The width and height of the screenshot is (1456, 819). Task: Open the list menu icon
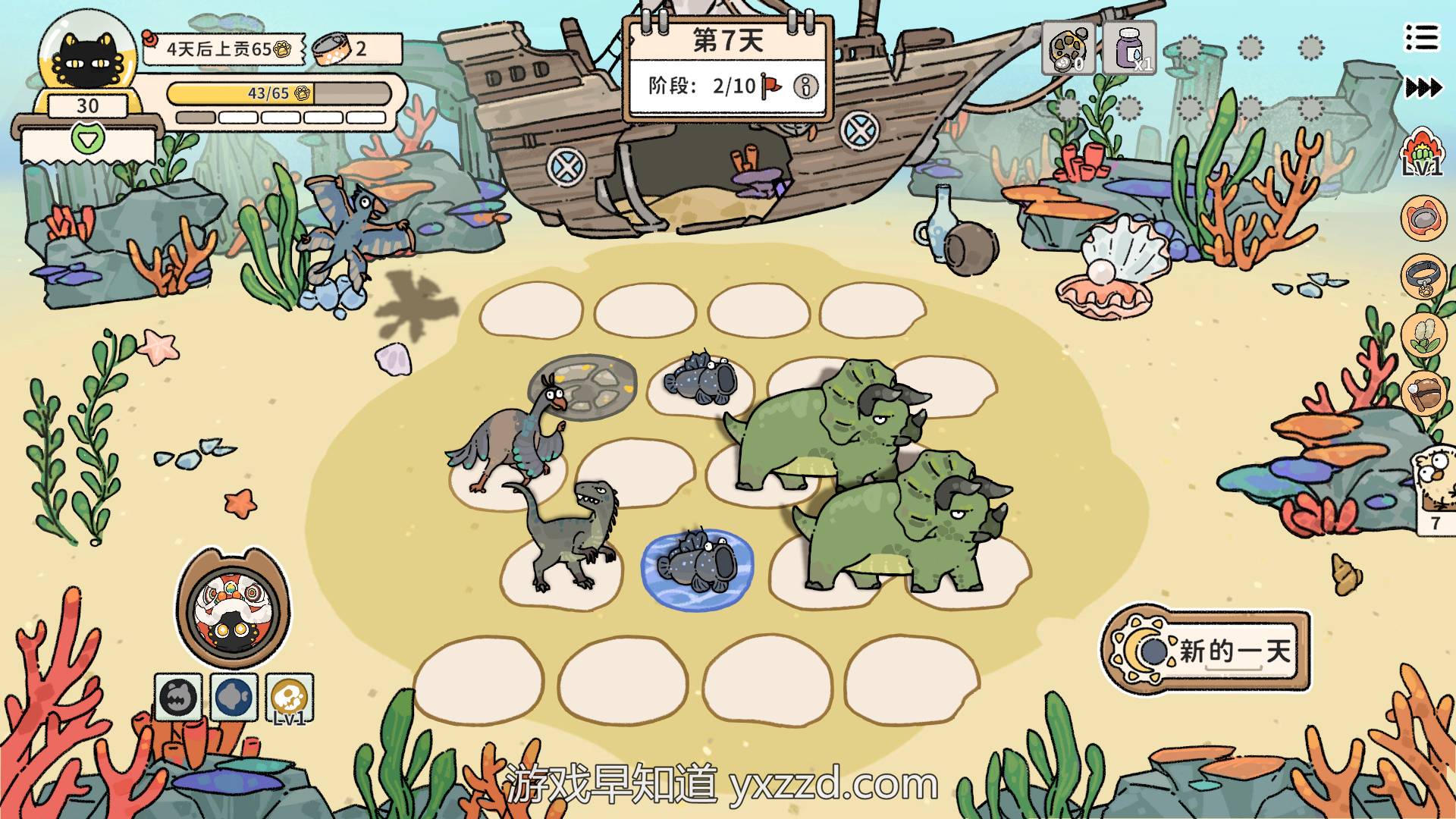(1421, 37)
